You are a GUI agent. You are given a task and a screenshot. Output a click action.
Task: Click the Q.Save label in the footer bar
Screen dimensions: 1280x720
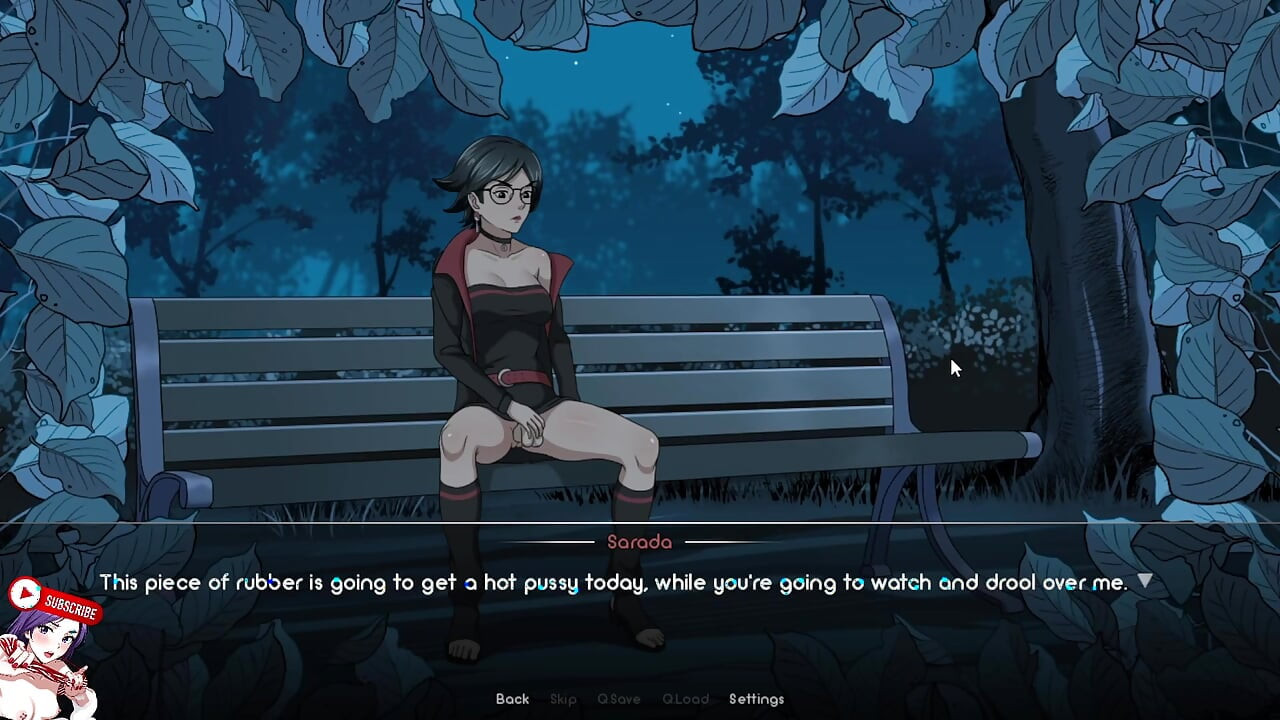pyautogui.click(x=620, y=699)
